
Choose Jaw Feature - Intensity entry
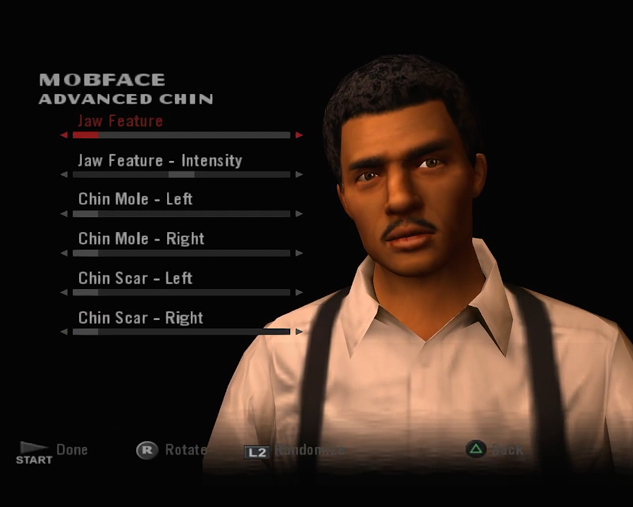160,160
